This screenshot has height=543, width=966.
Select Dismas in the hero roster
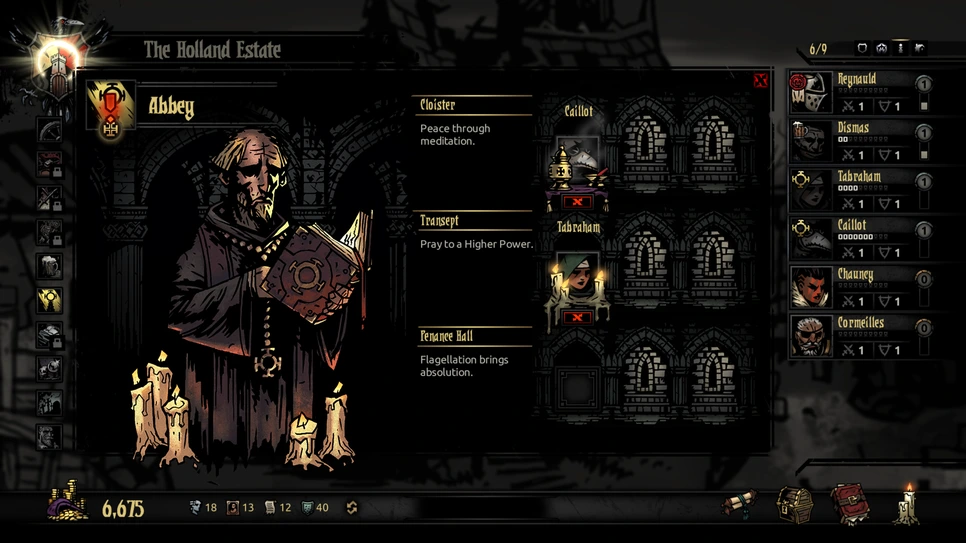point(860,141)
